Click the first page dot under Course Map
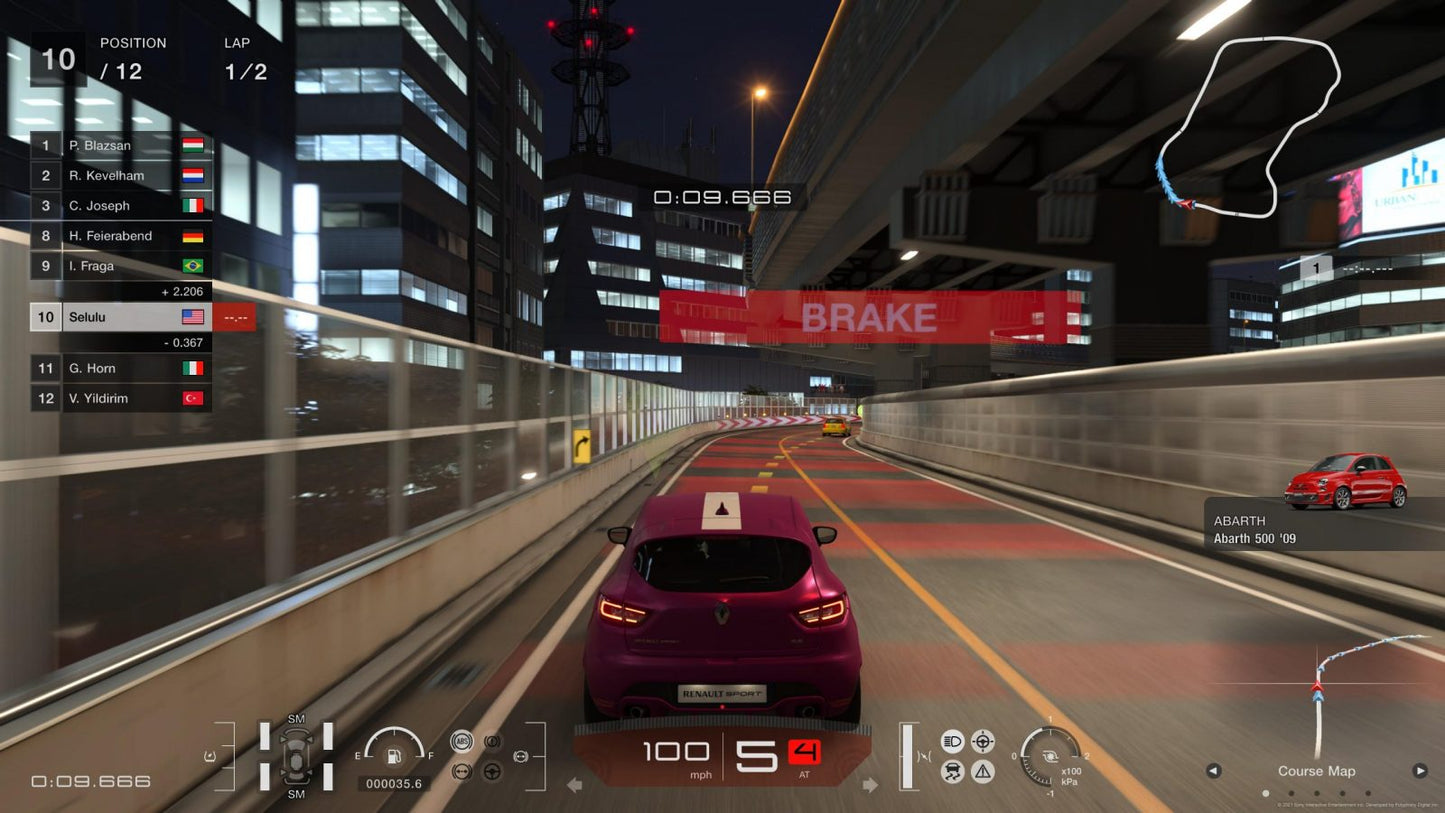Screen dimensions: 1445x813 click(1265, 793)
